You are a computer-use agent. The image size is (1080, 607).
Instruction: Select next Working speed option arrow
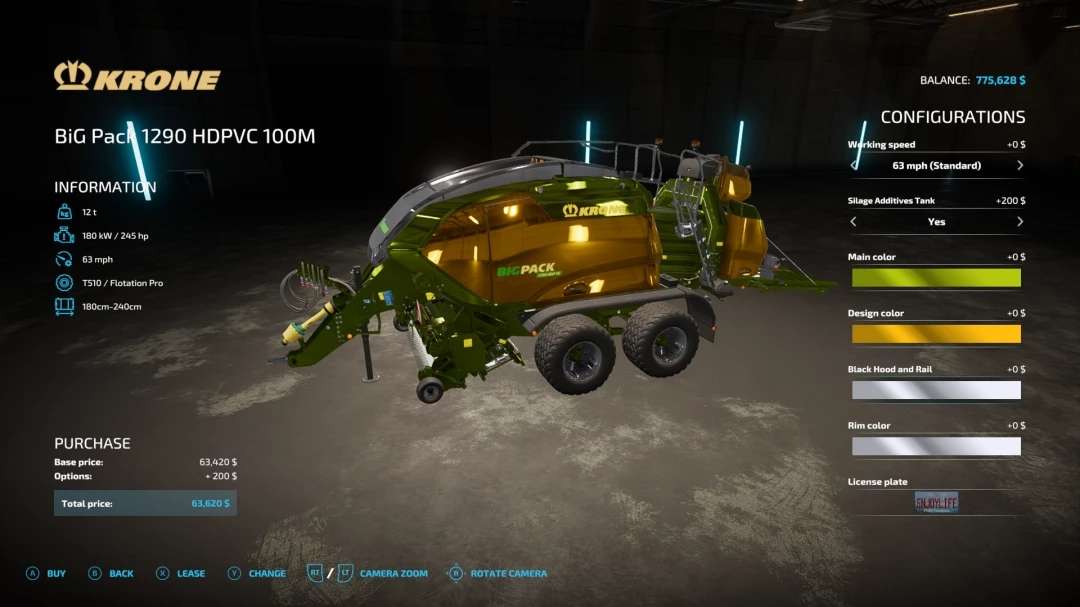[x=1019, y=165]
